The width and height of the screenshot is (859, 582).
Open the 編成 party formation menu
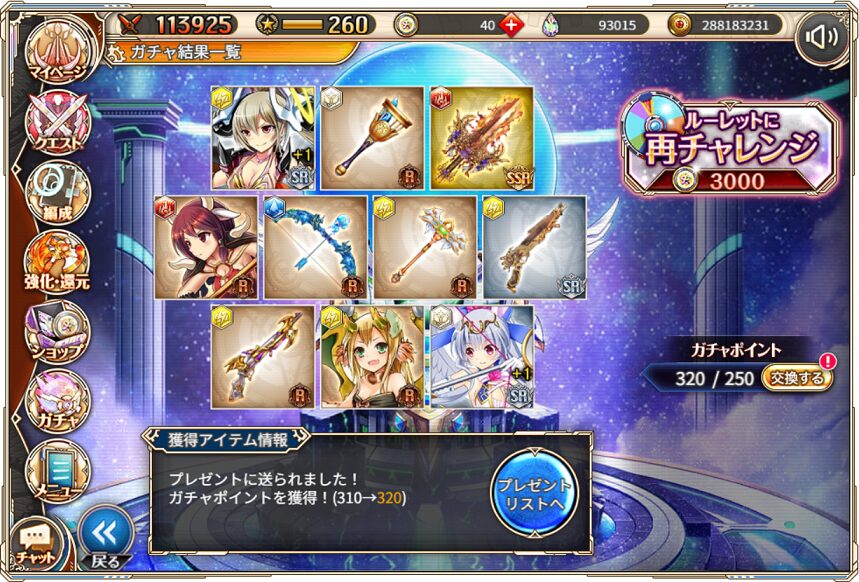pos(57,193)
